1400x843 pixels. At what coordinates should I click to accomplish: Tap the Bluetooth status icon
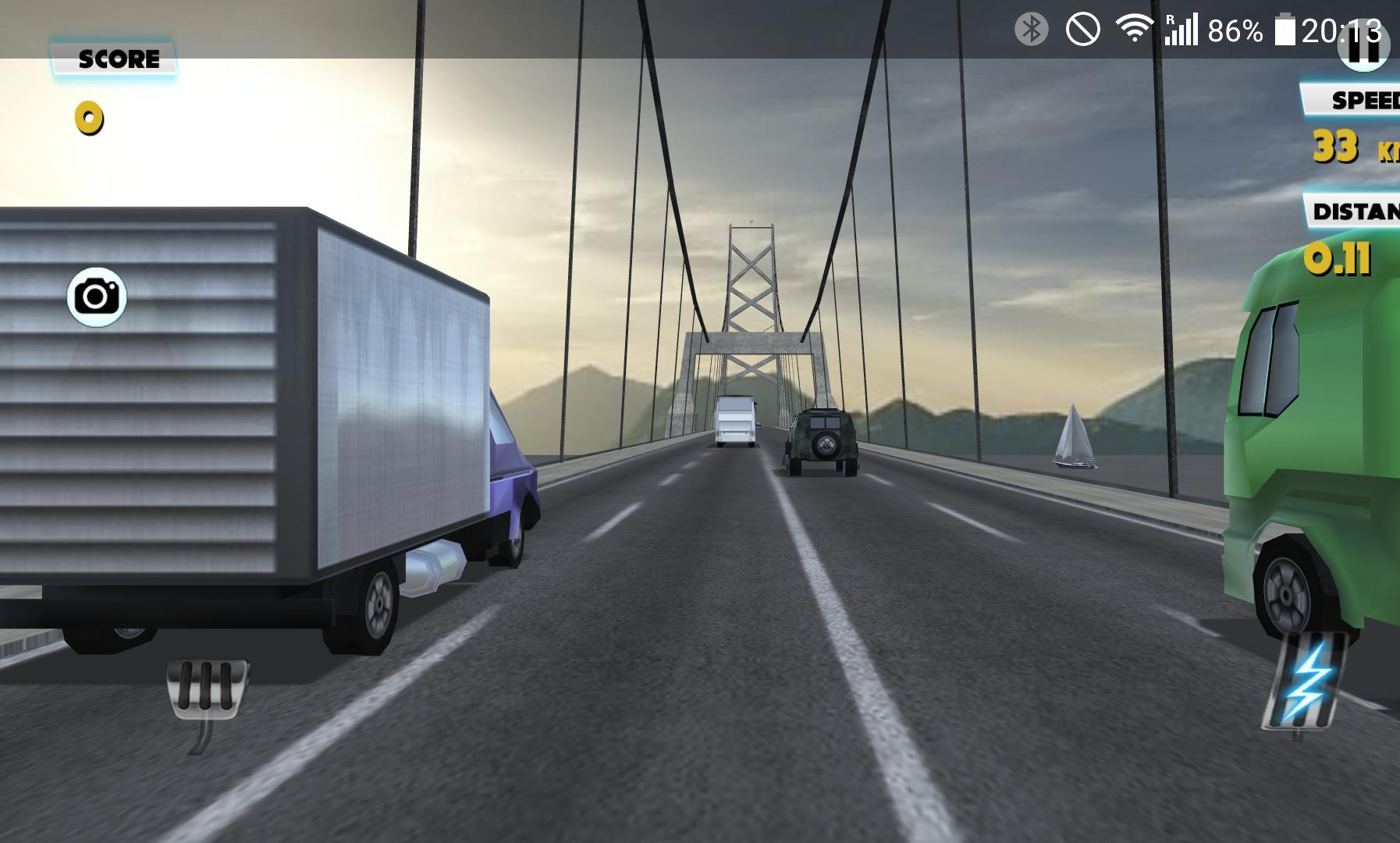(x=1032, y=27)
